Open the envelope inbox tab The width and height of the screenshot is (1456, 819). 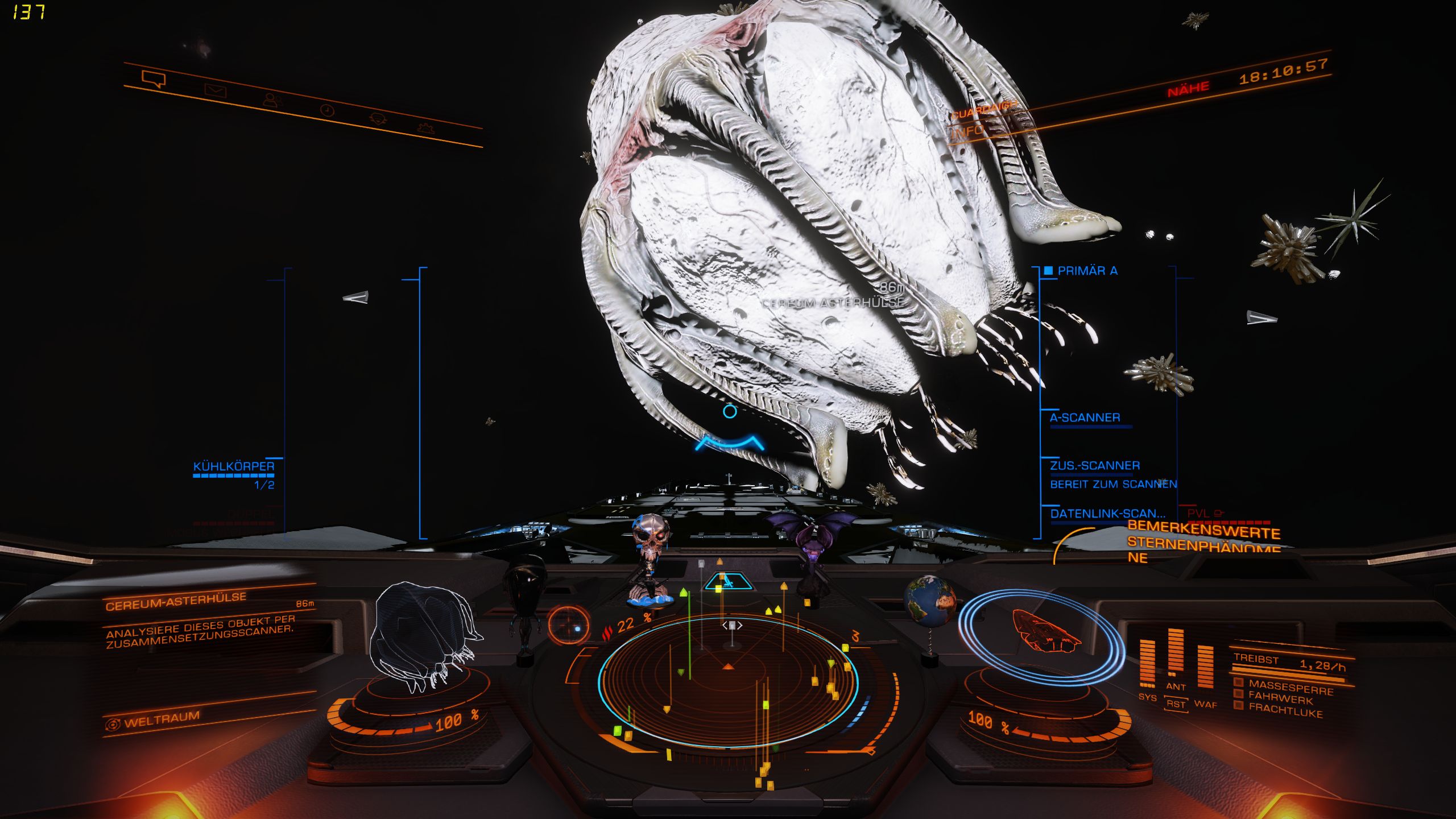[216, 90]
